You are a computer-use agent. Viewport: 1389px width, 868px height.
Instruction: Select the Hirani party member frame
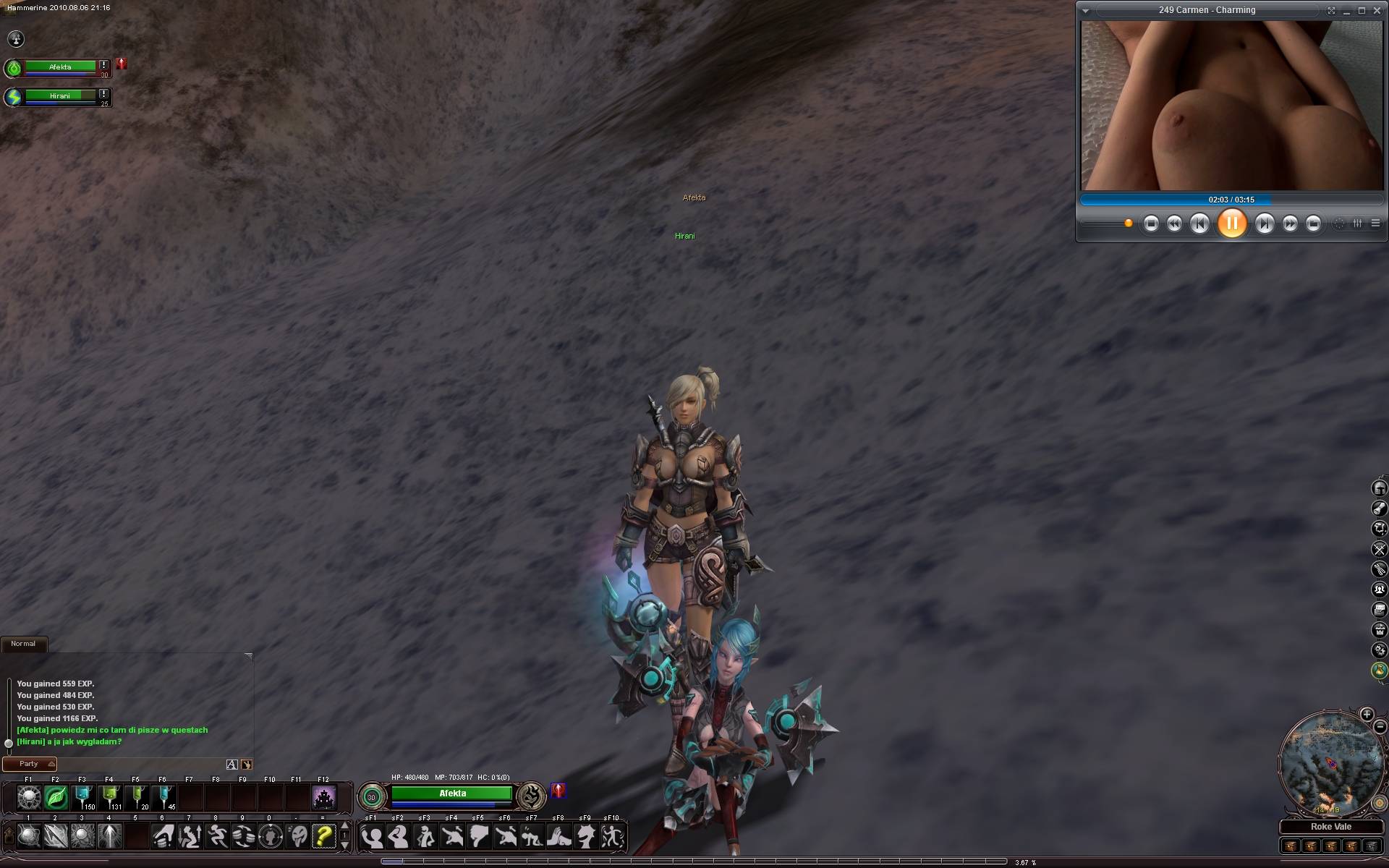point(60,96)
